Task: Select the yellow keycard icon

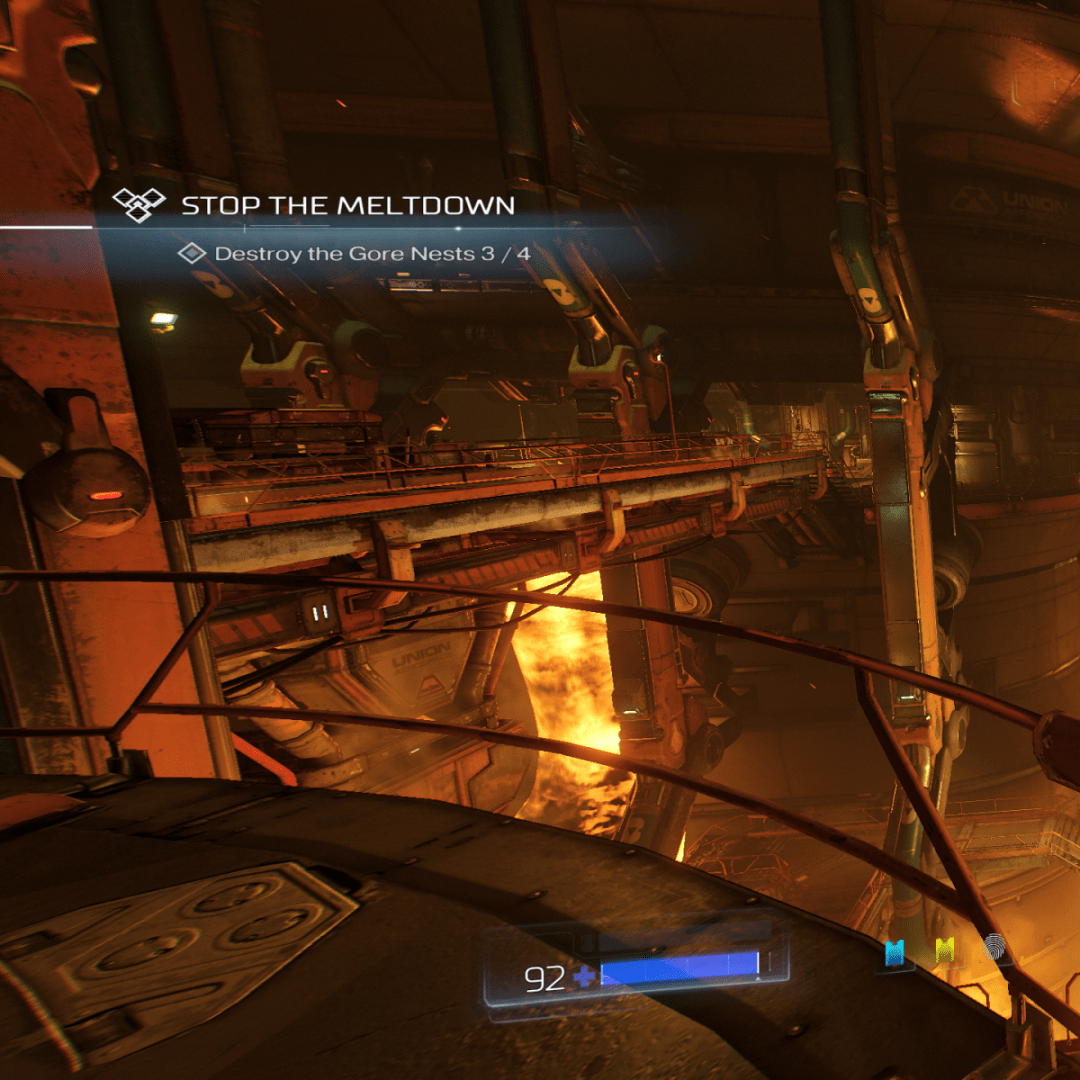Action: click(x=944, y=951)
